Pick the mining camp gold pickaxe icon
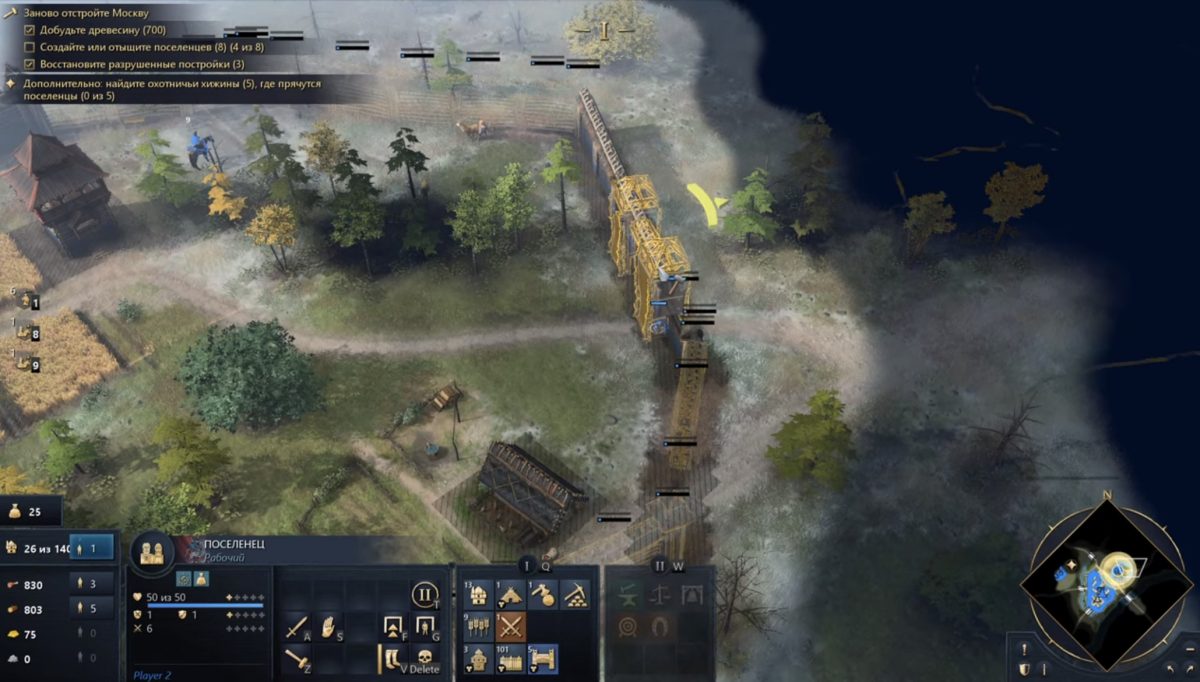This screenshot has height=682, width=1200. point(575,596)
